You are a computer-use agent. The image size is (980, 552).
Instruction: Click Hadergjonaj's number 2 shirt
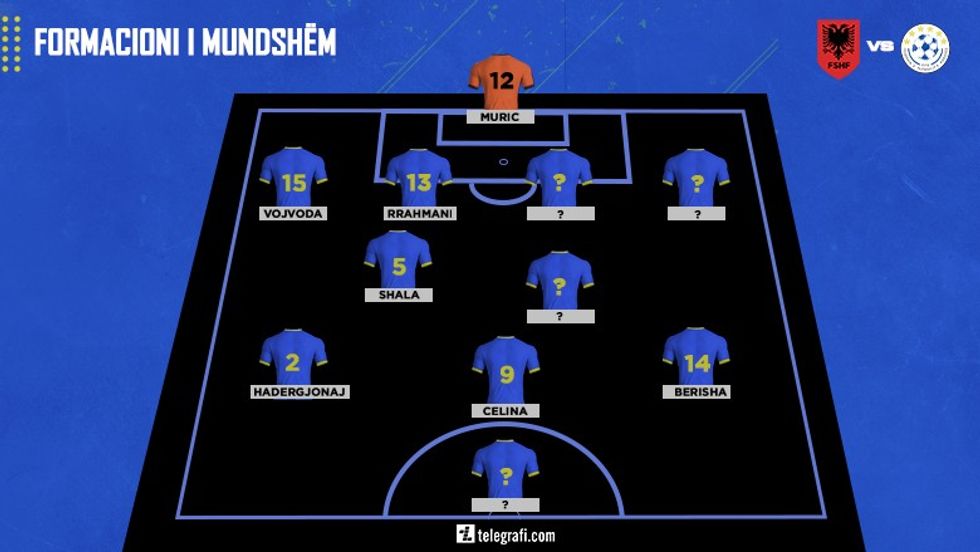click(293, 358)
